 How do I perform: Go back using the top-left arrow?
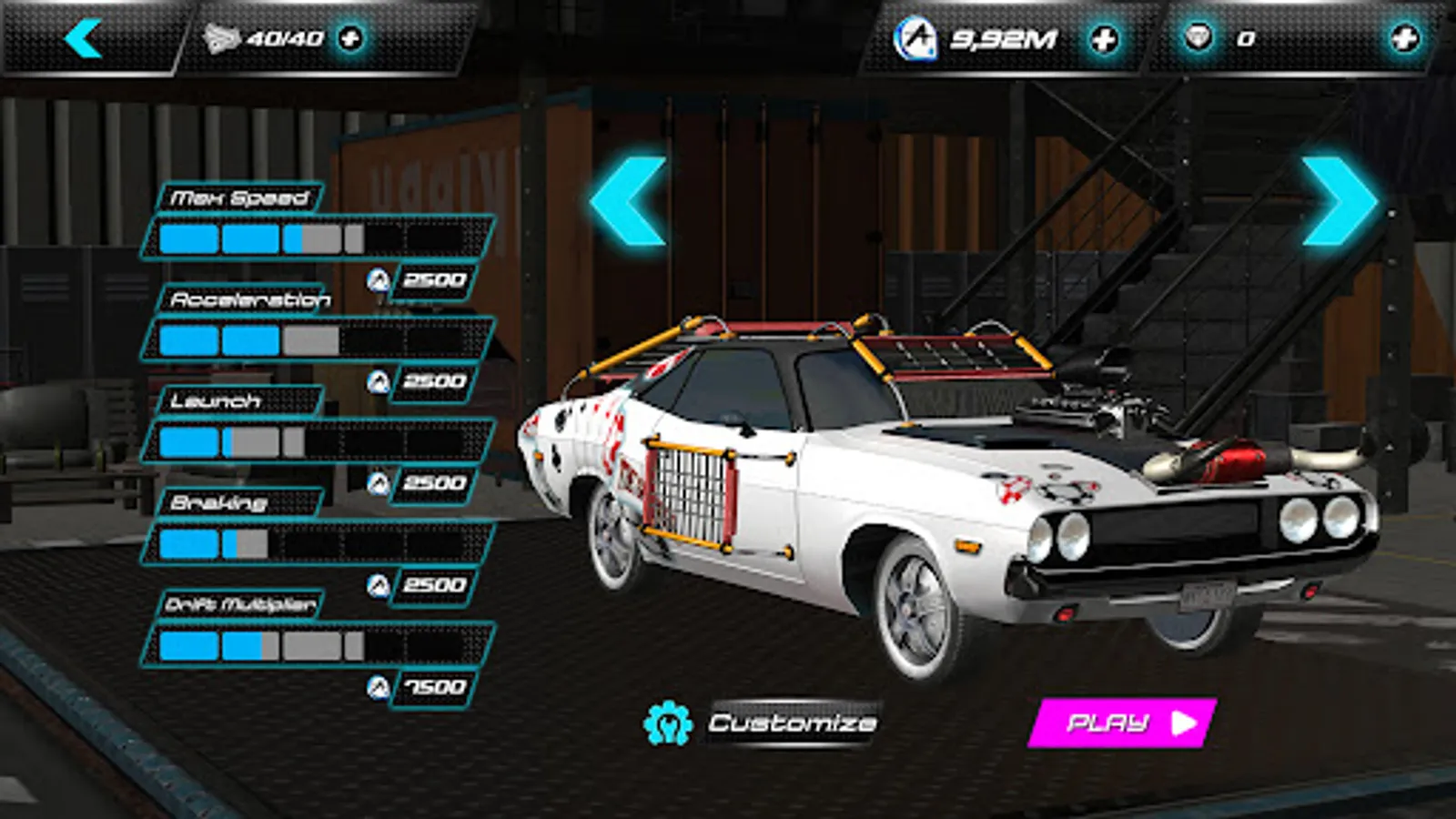(84, 39)
